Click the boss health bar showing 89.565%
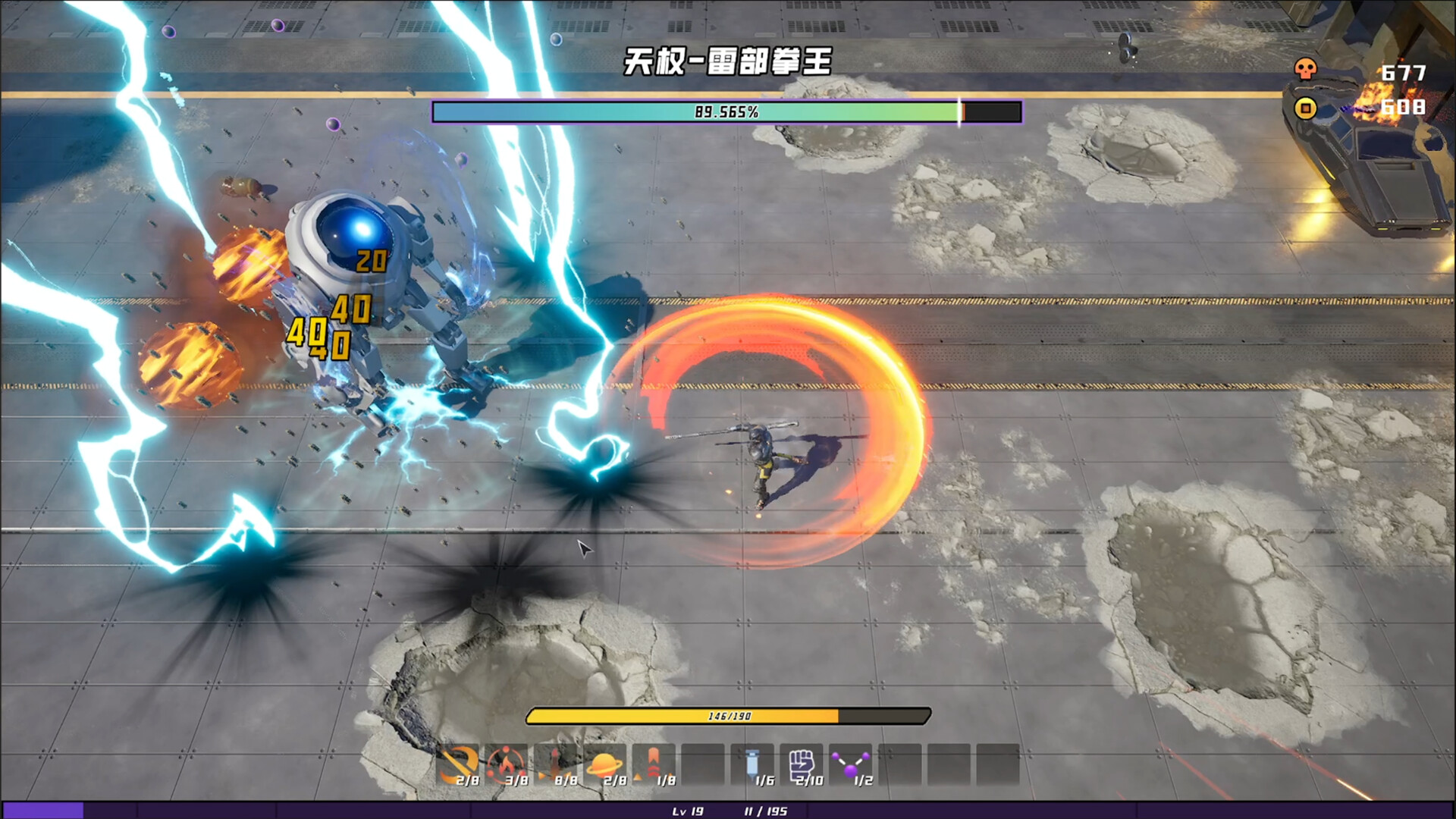Screen dimensions: 1456x819 (x=726, y=112)
